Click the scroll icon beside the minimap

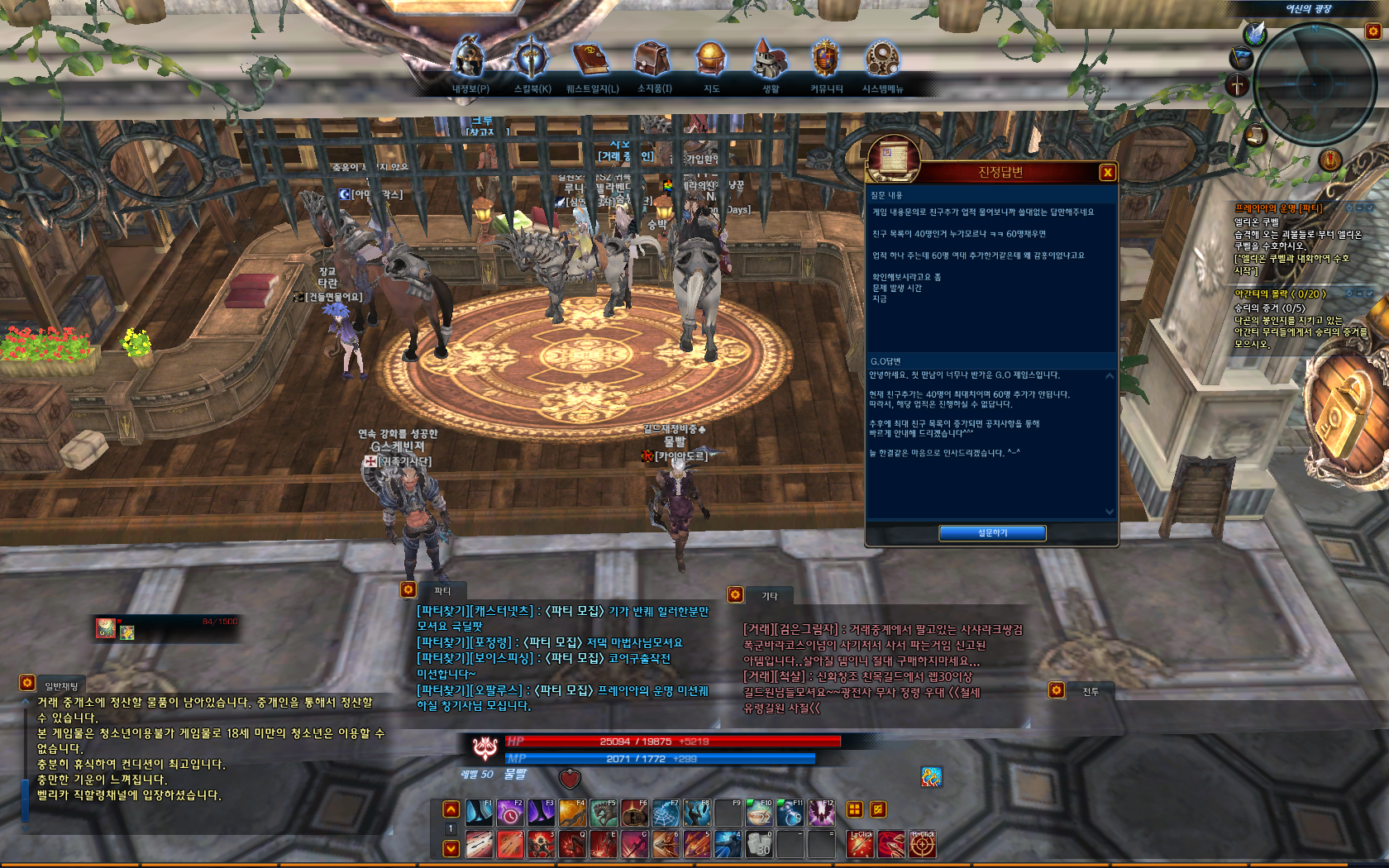pos(1255,134)
